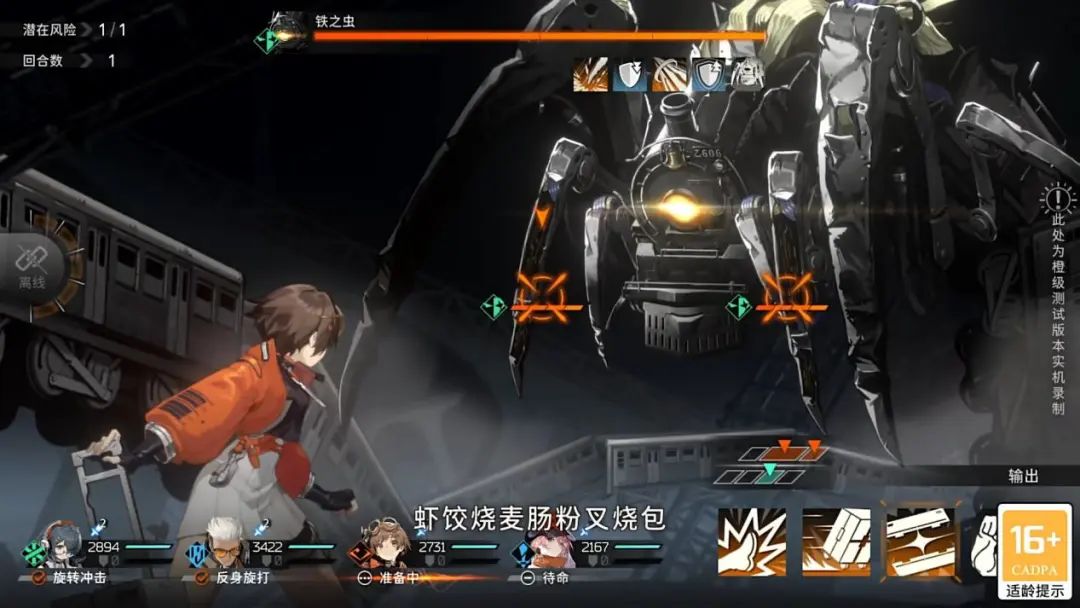Image resolution: width=1080 pixels, height=608 pixels.
Task: Open the 铁之虫 boss portrait info
Action: [287, 31]
